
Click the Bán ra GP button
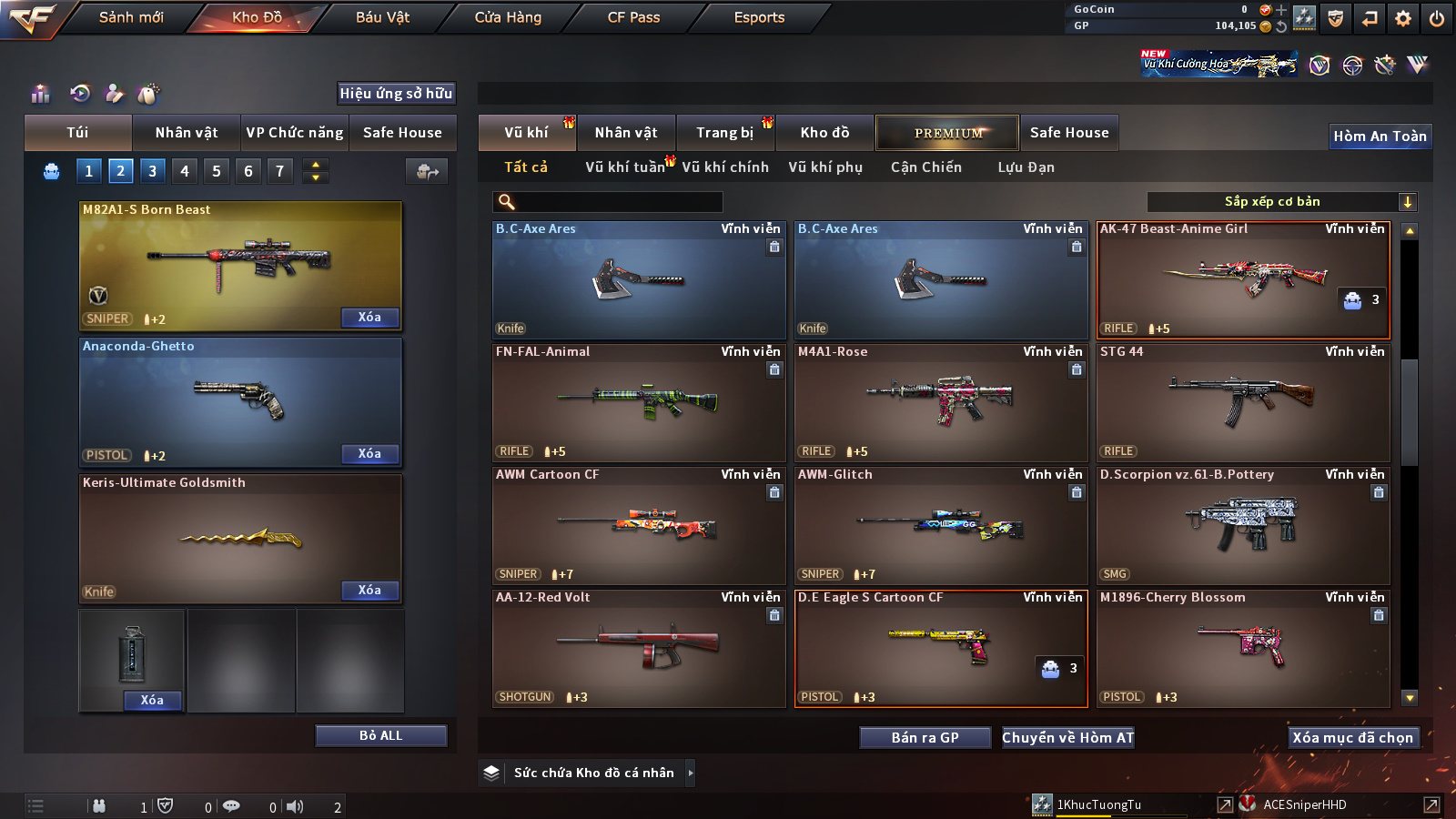pos(925,738)
